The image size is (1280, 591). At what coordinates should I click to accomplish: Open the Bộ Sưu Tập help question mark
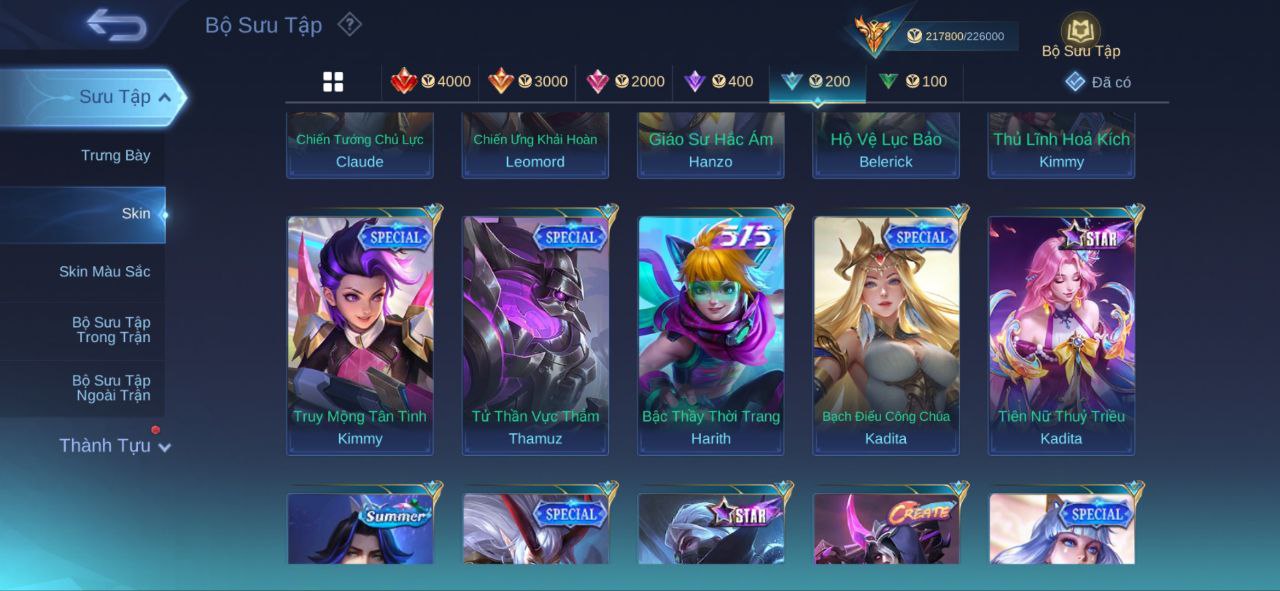pos(349,24)
